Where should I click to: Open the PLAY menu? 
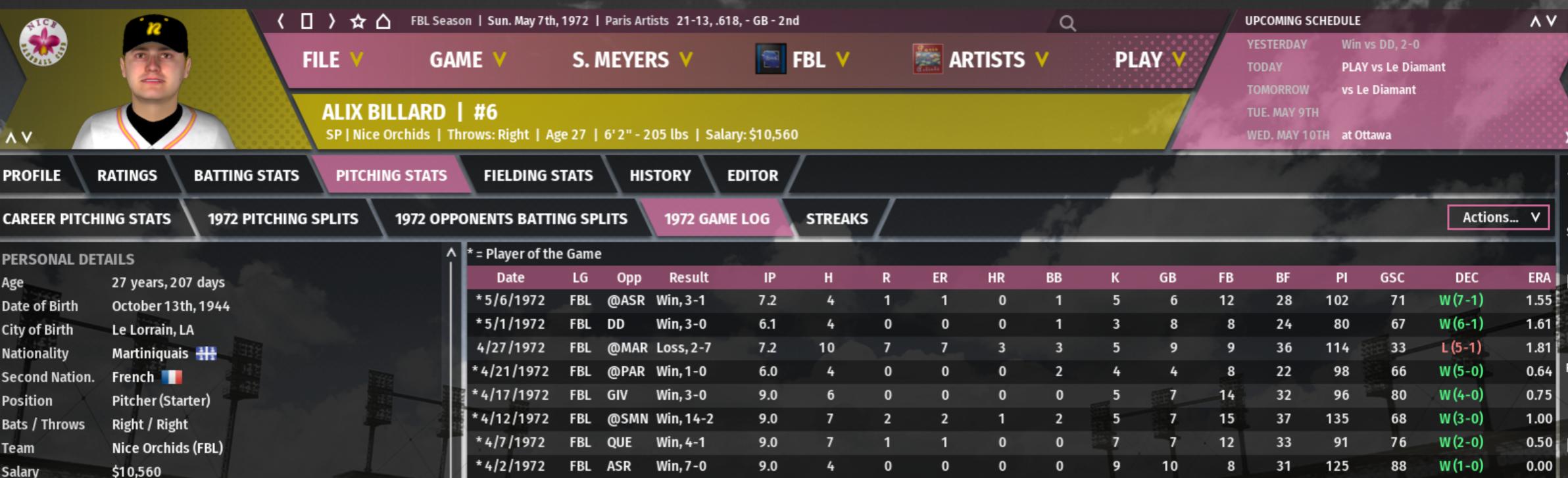pos(1149,60)
